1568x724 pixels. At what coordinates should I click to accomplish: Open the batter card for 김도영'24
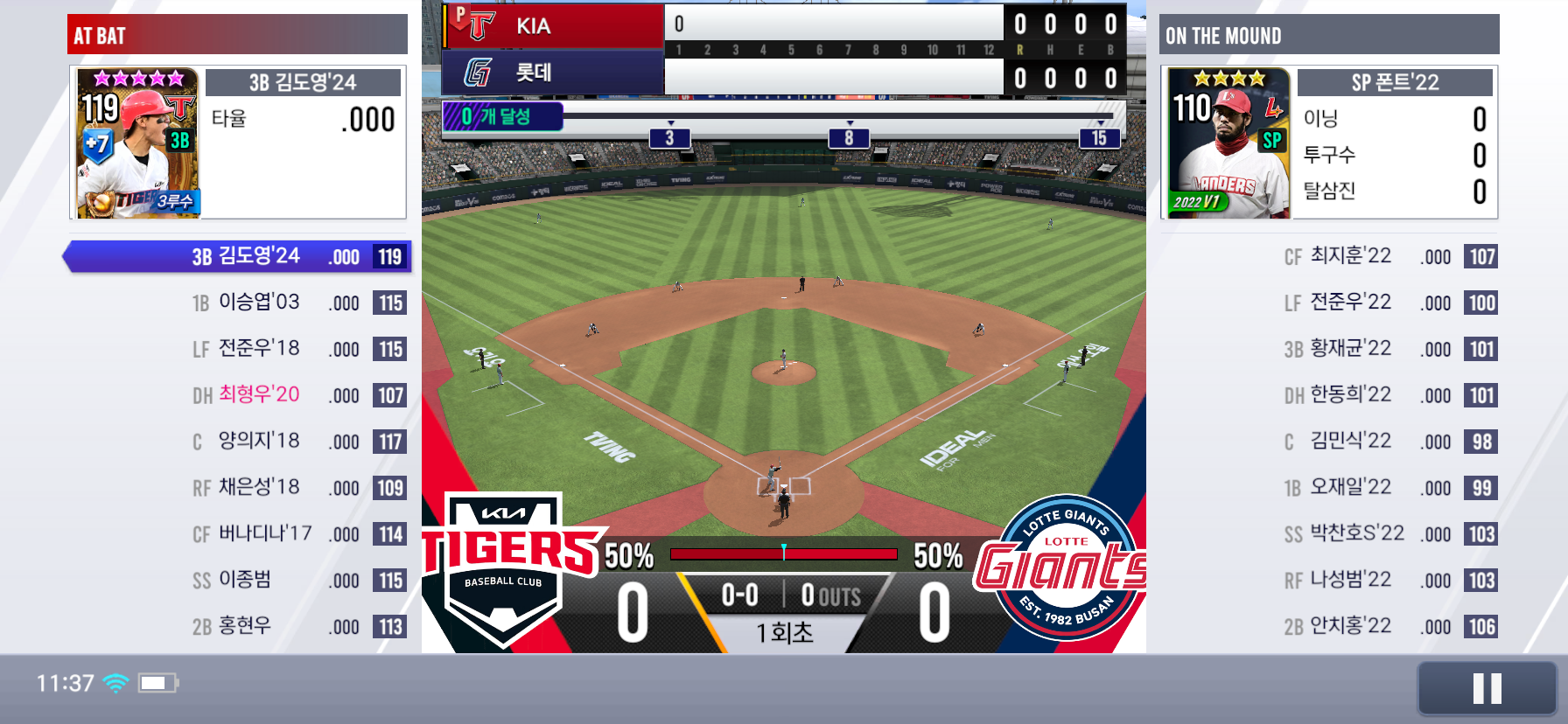click(x=138, y=143)
